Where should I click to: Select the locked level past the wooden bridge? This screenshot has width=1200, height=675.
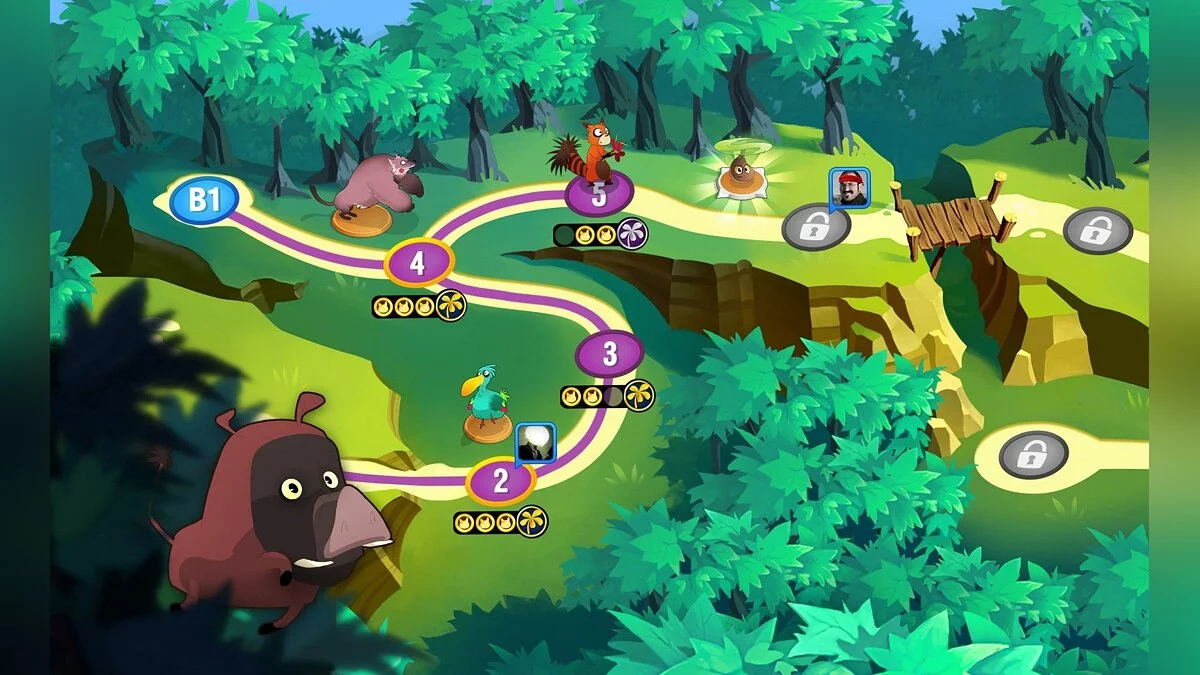click(1097, 230)
